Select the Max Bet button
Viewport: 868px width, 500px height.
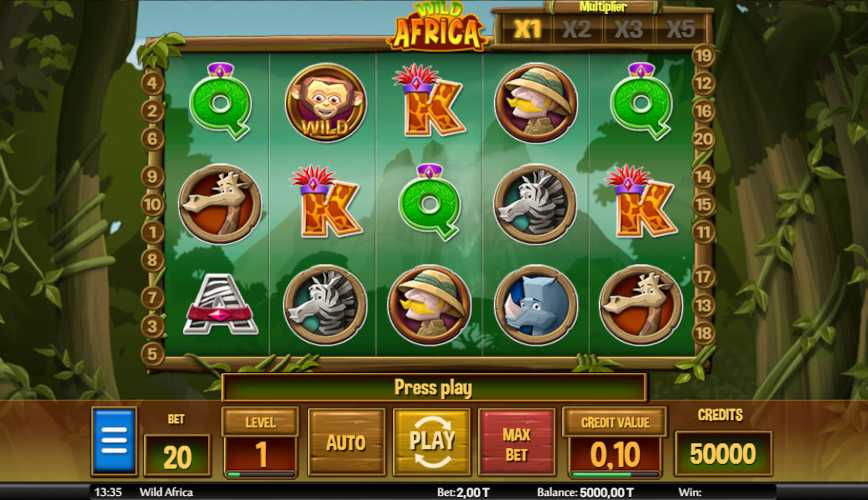(516, 441)
